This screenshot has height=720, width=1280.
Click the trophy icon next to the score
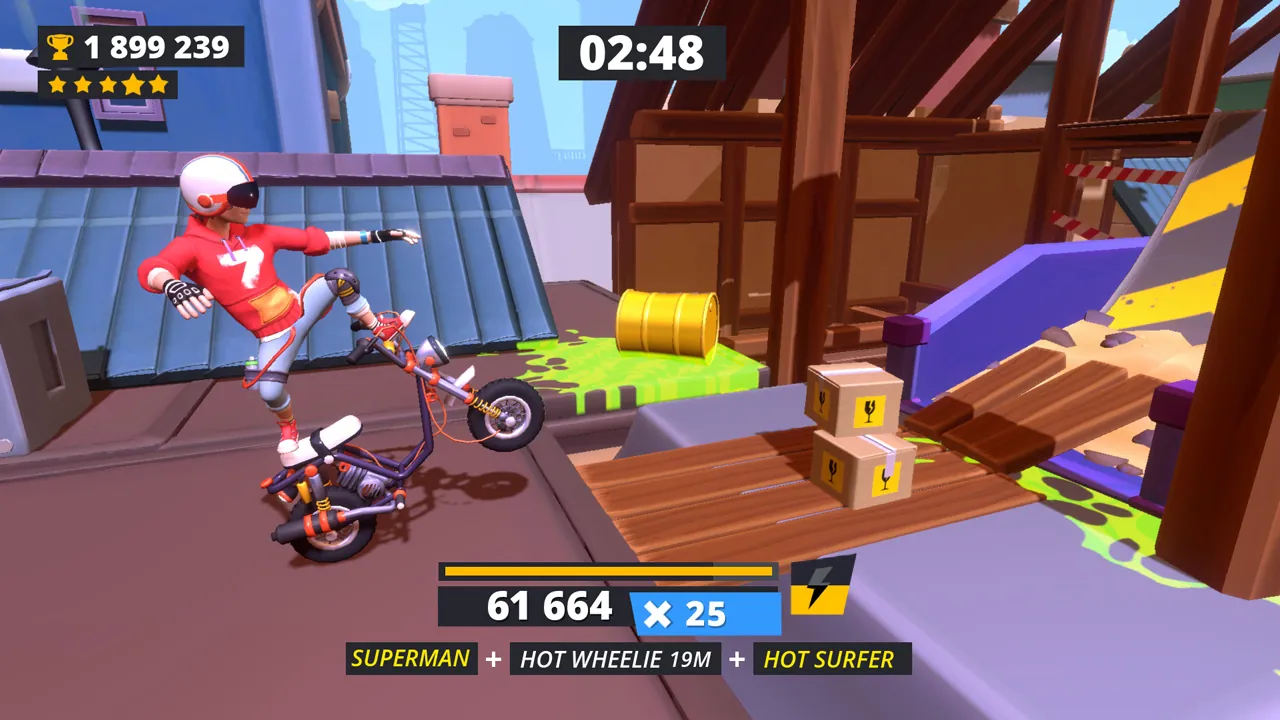pyautogui.click(x=62, y=45)
